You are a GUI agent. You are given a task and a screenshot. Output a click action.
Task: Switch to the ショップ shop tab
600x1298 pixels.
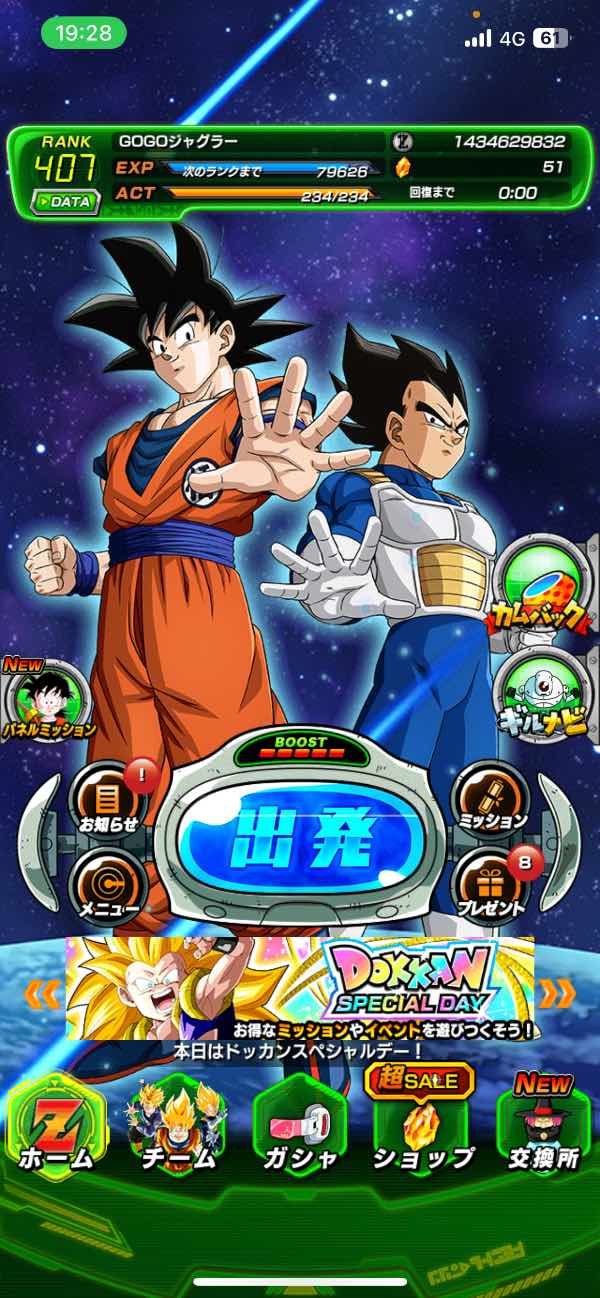[x=421, y=1128]
